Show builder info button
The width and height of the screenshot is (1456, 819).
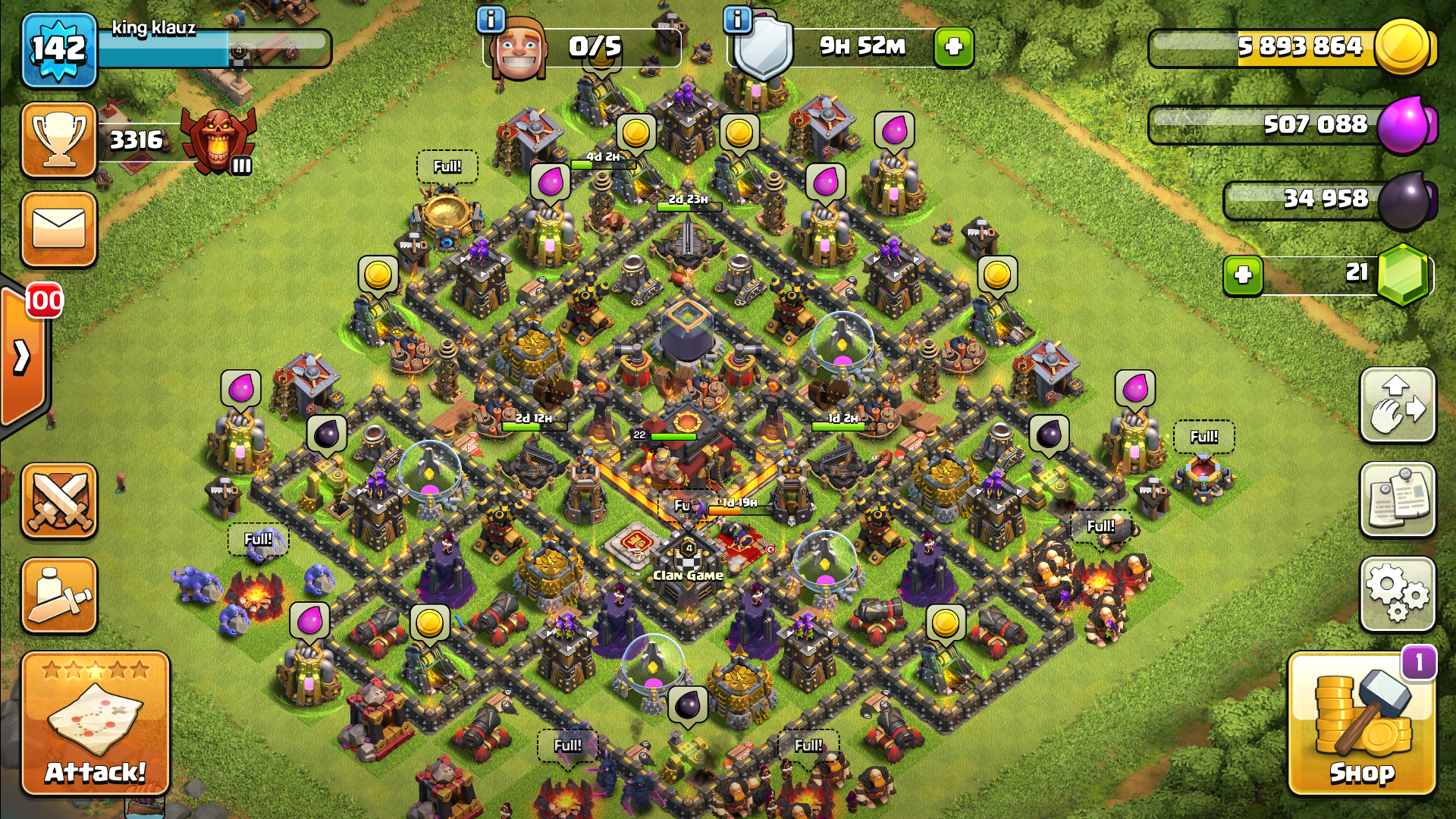[x=491, y=20]
